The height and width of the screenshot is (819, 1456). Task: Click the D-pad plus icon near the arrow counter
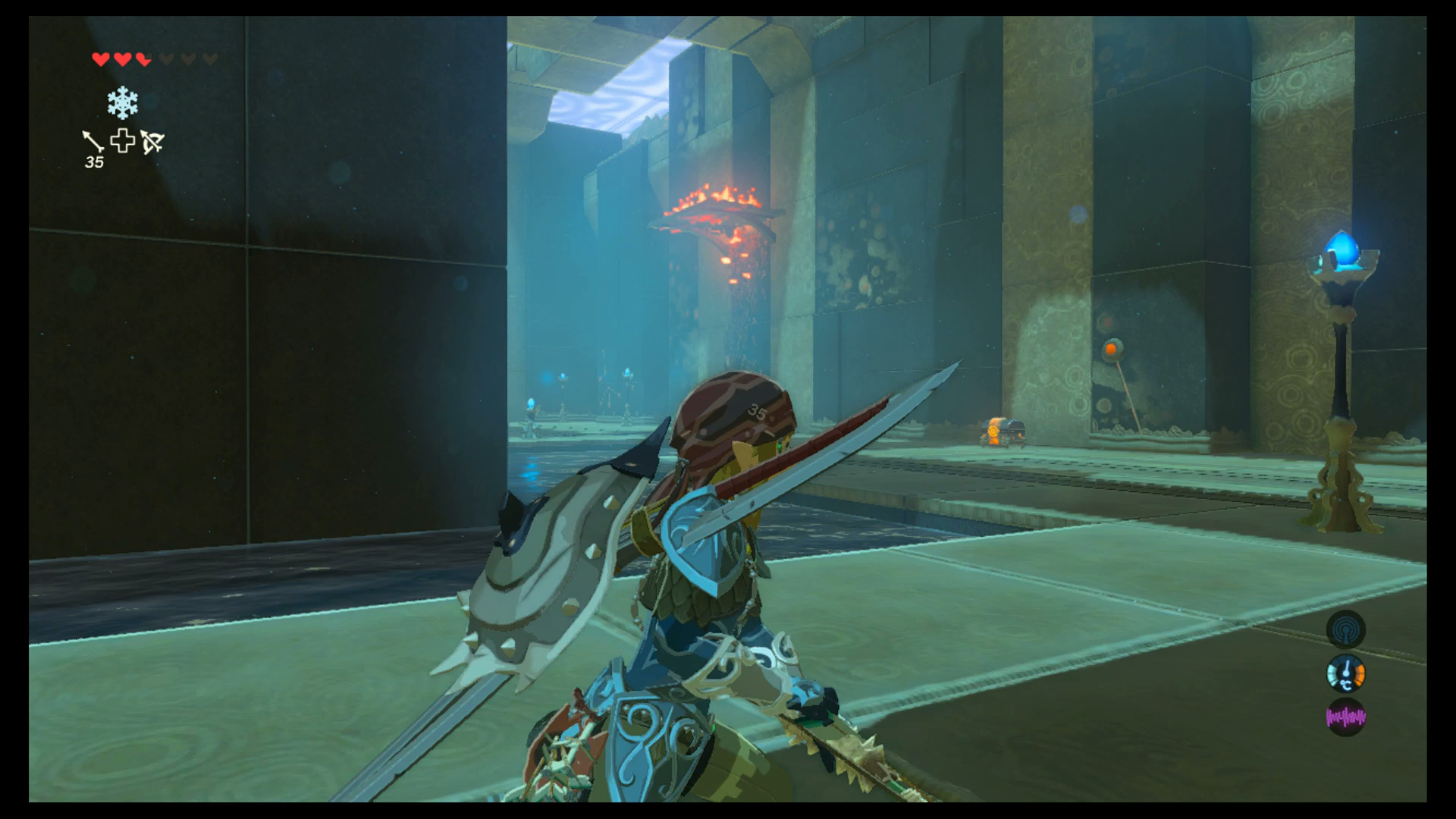(123, 140)
